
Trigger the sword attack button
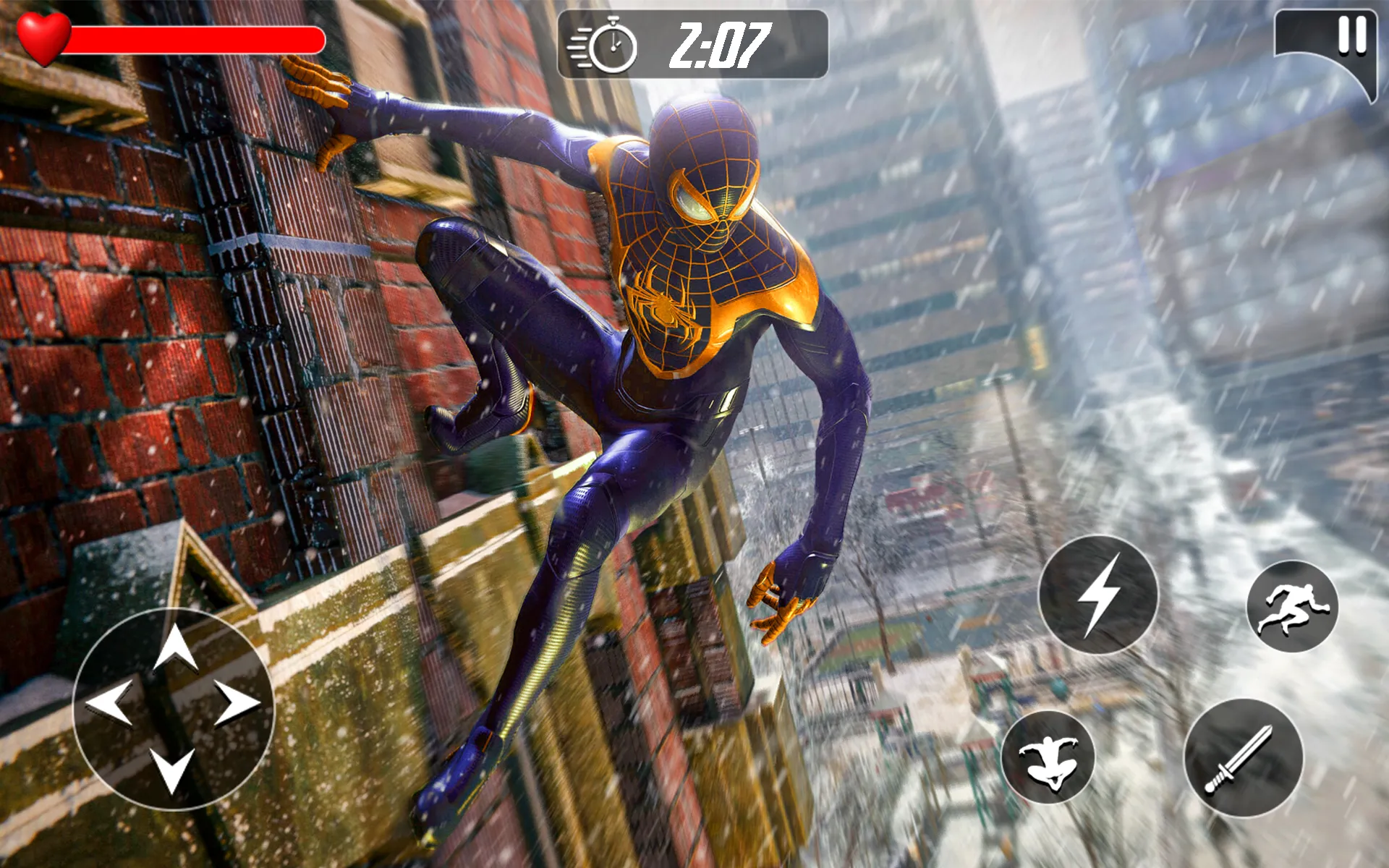coord(1243,758)
